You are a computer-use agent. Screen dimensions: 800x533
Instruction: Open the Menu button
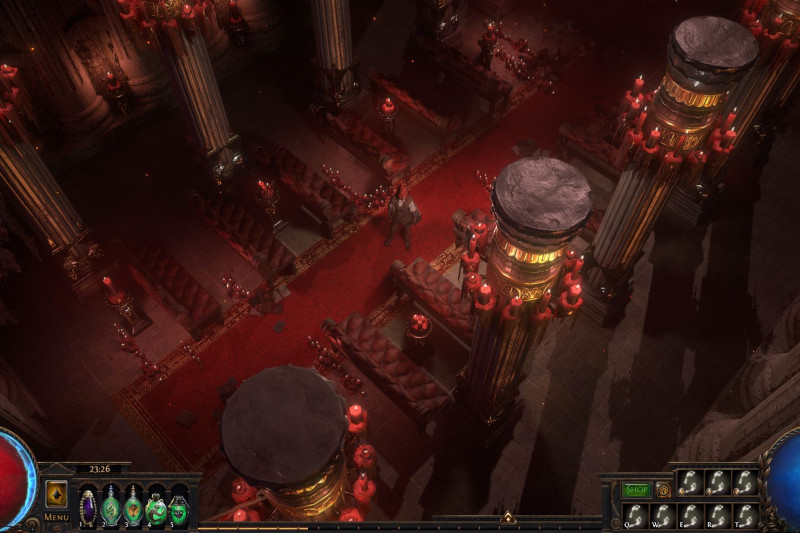coord(56,517)
